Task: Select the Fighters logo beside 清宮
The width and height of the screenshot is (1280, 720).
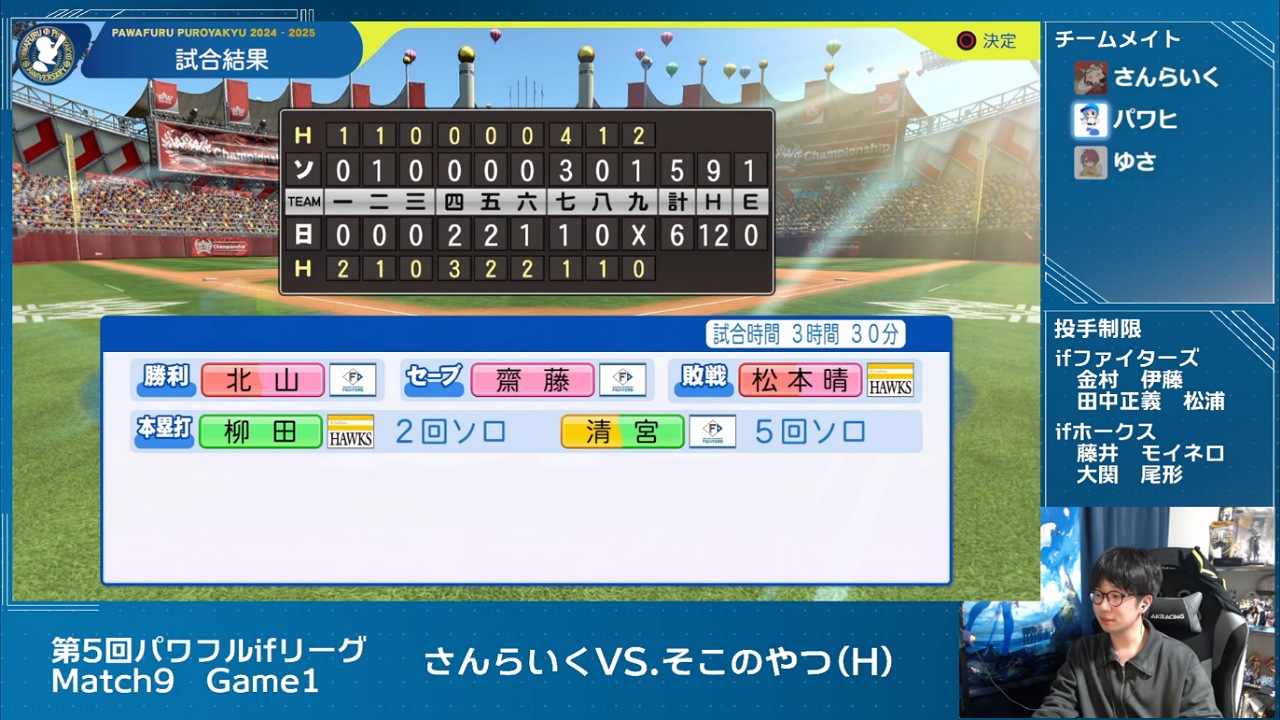Action: (712, 432)
